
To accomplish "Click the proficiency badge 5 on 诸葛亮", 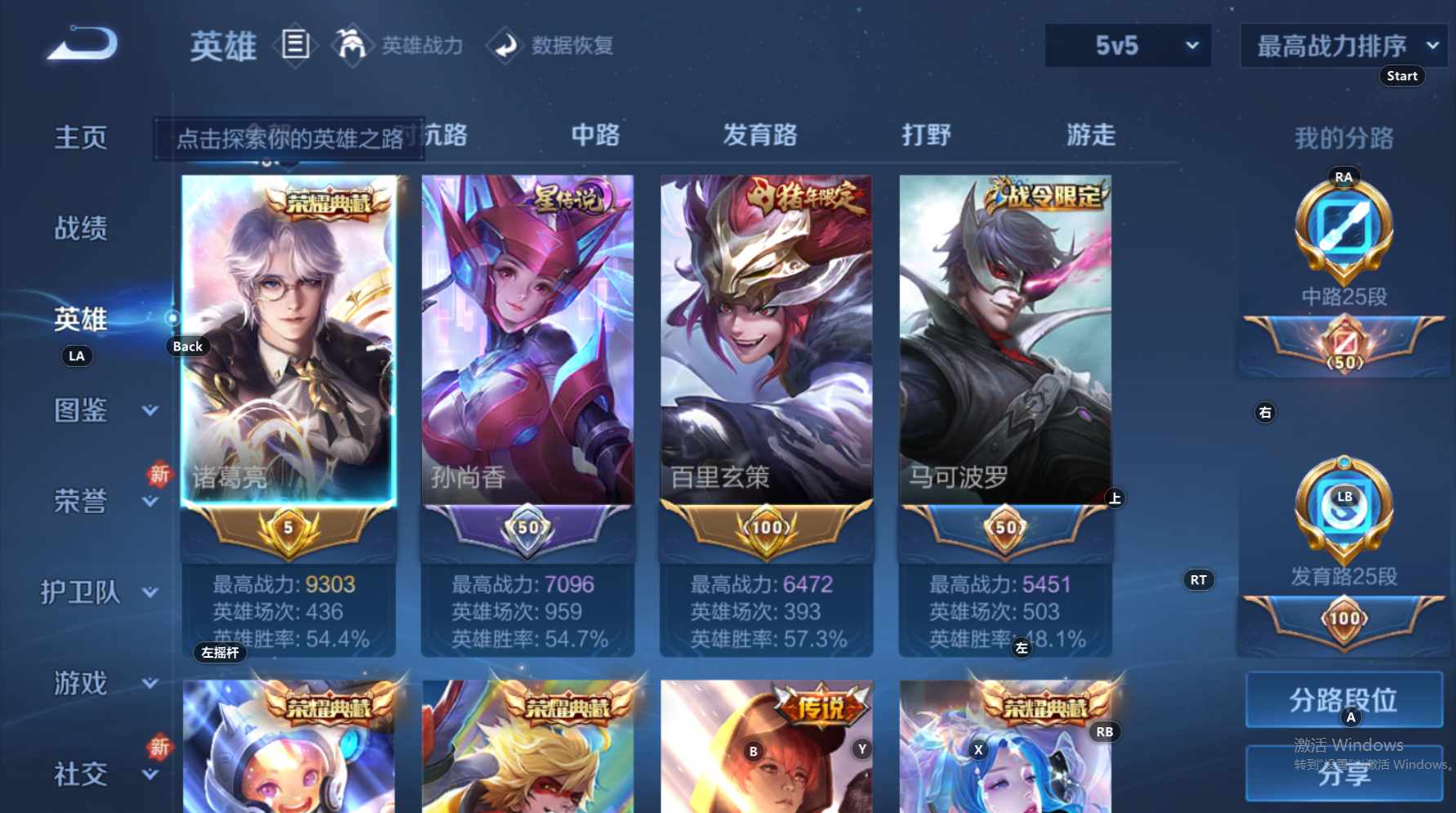I will [x=288, y=529].
